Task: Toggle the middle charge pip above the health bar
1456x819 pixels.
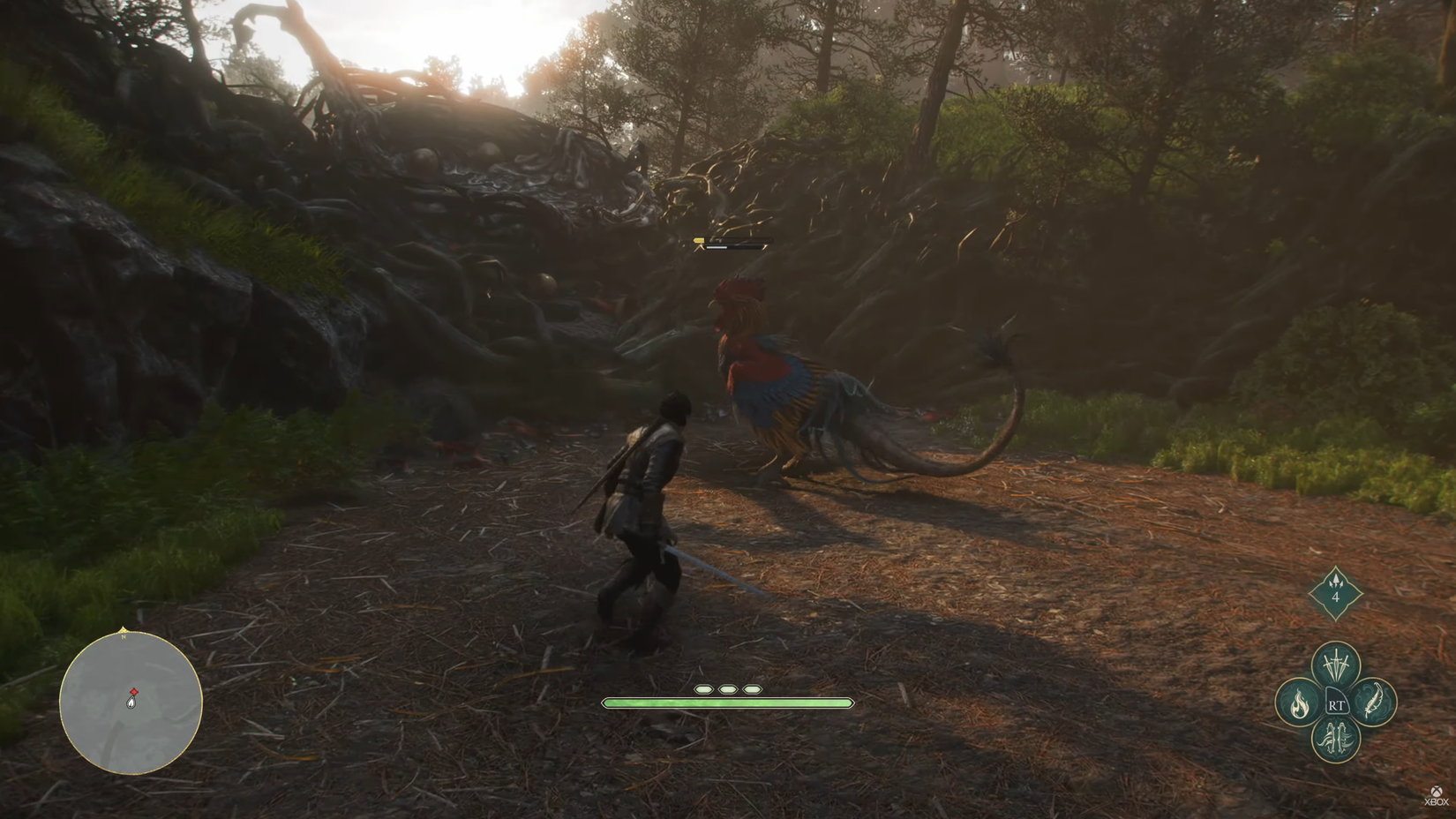Action: pyautogui.click(x=725, y=690)
